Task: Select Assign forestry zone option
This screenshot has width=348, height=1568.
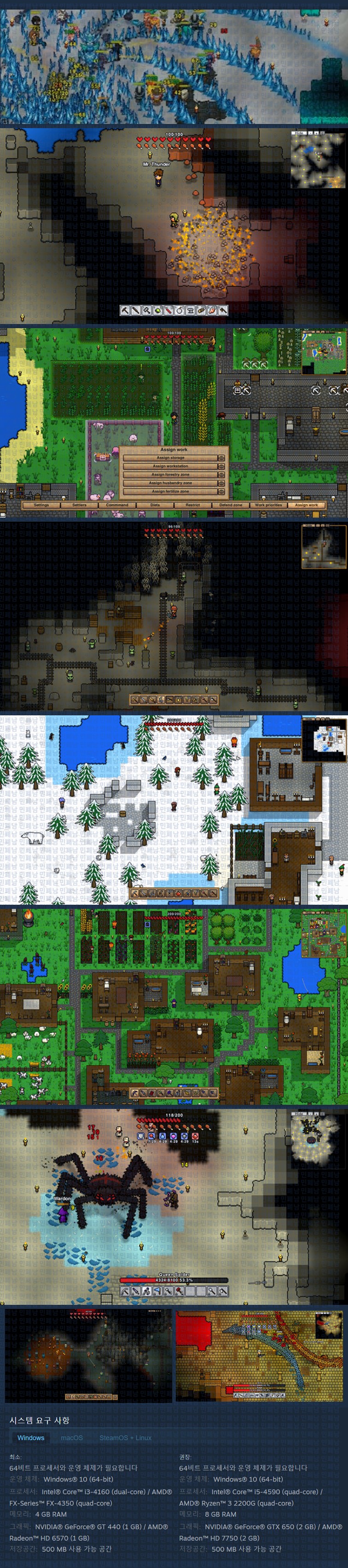Action: coord(171,474)
